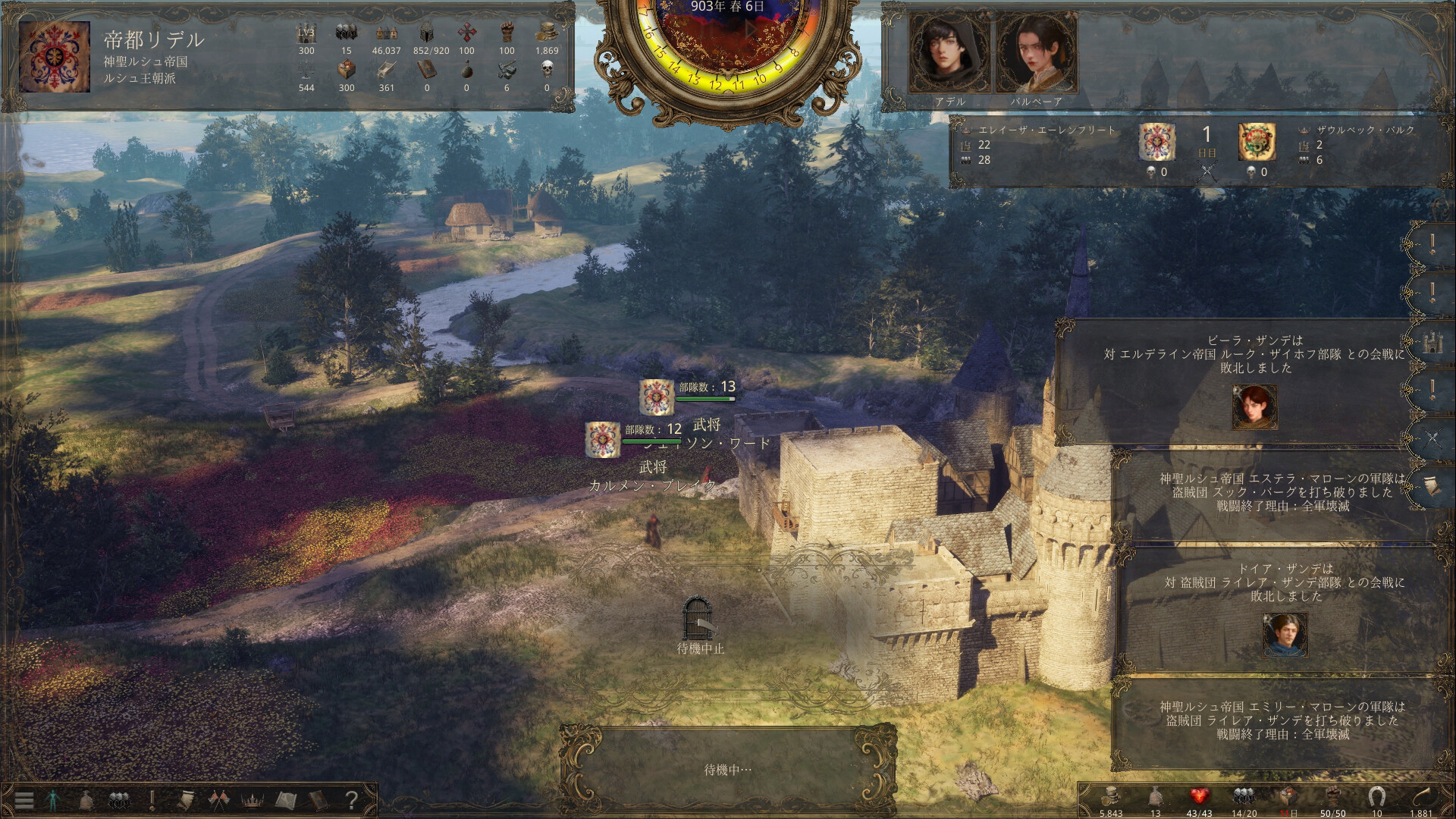1456x819 pixels.
Task: Open the castle notification tab
Action: [x=1432, y=343]
